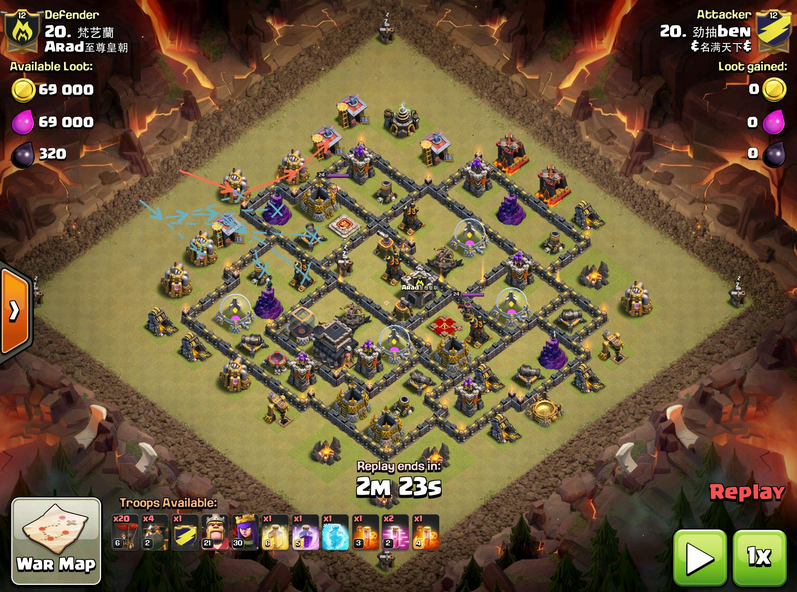Click the defender's clan badge
Screen dimensions: 797x592
[x=22, y=32]
